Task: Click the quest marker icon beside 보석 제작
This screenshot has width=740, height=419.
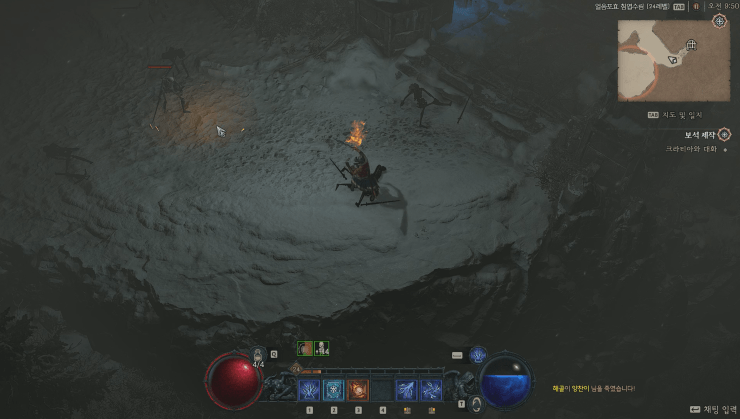Action: [721, 134]
